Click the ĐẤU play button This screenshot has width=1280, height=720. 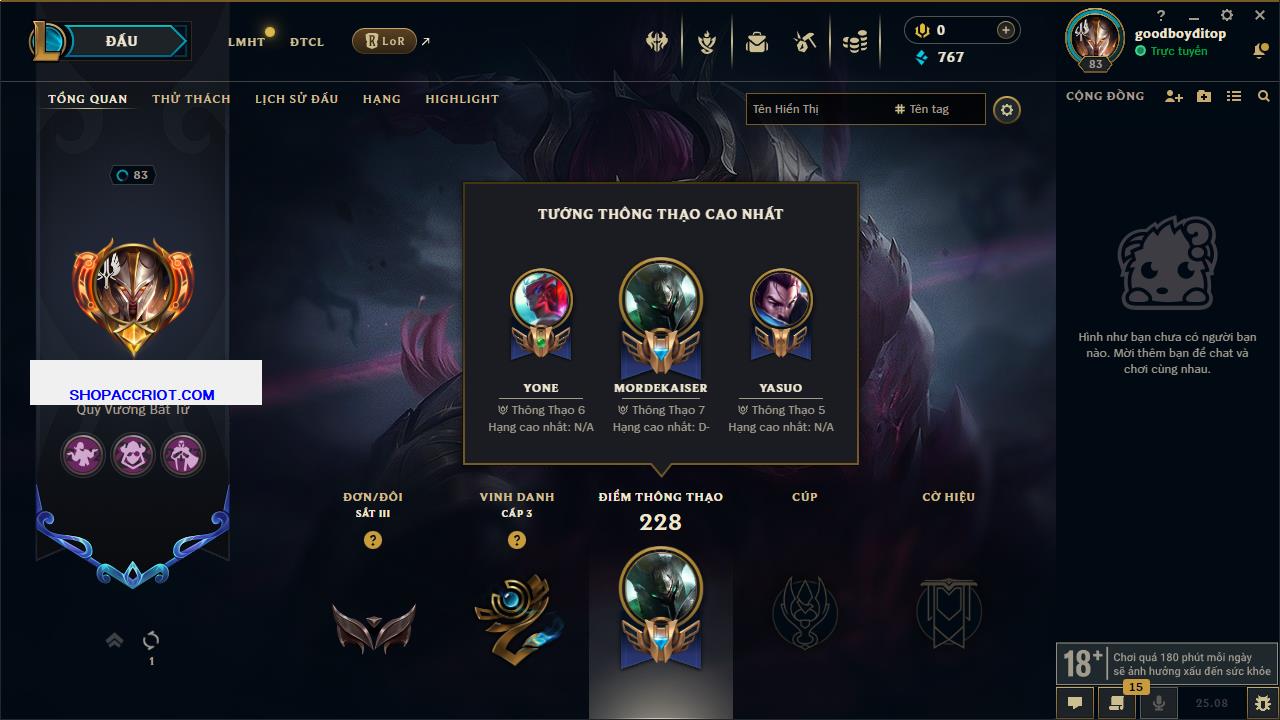(x=122, y=41)
